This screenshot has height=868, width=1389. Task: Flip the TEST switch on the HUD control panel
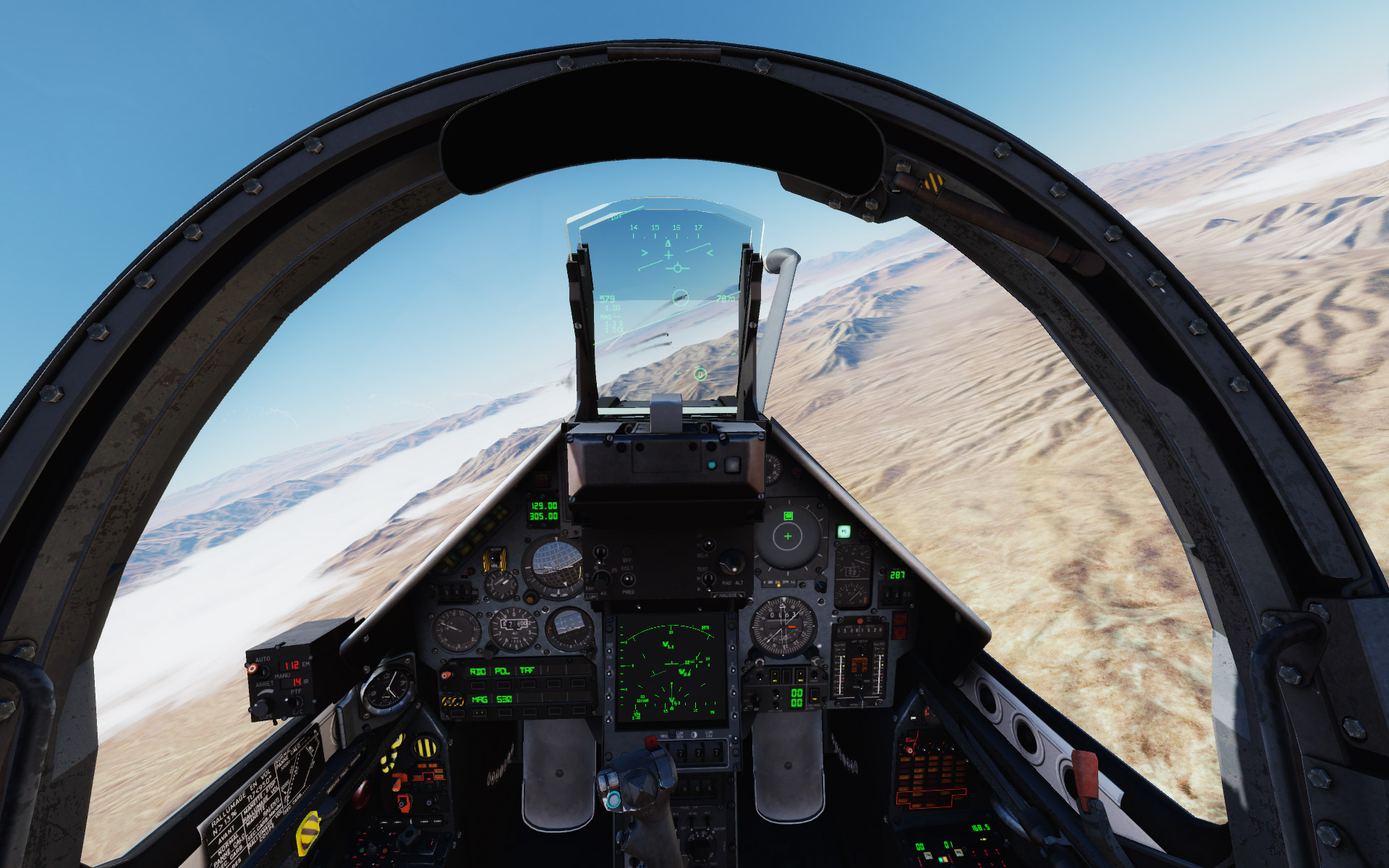[708, 579]
